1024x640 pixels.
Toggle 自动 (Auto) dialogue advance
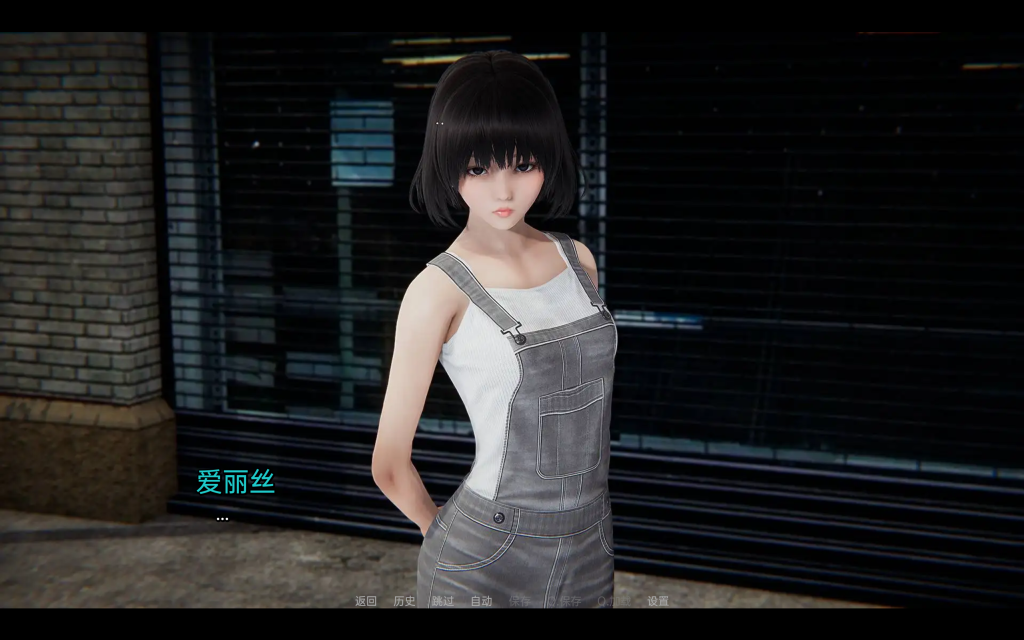click(x=481, y=601)
